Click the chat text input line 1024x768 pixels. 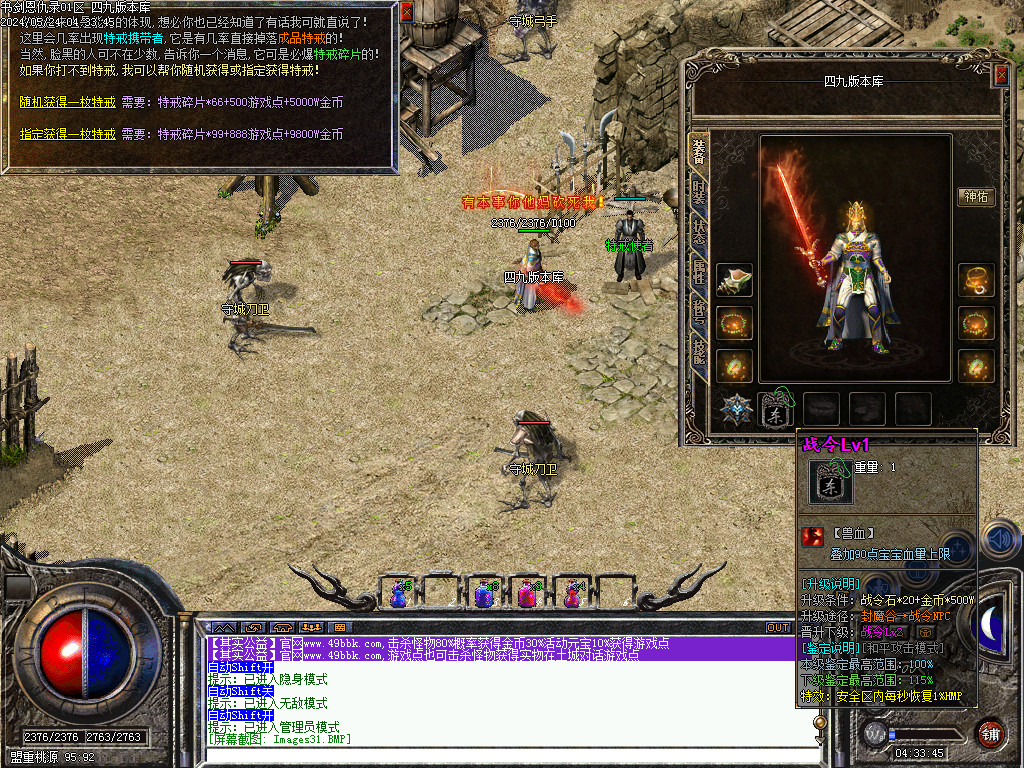pos(500,754)
